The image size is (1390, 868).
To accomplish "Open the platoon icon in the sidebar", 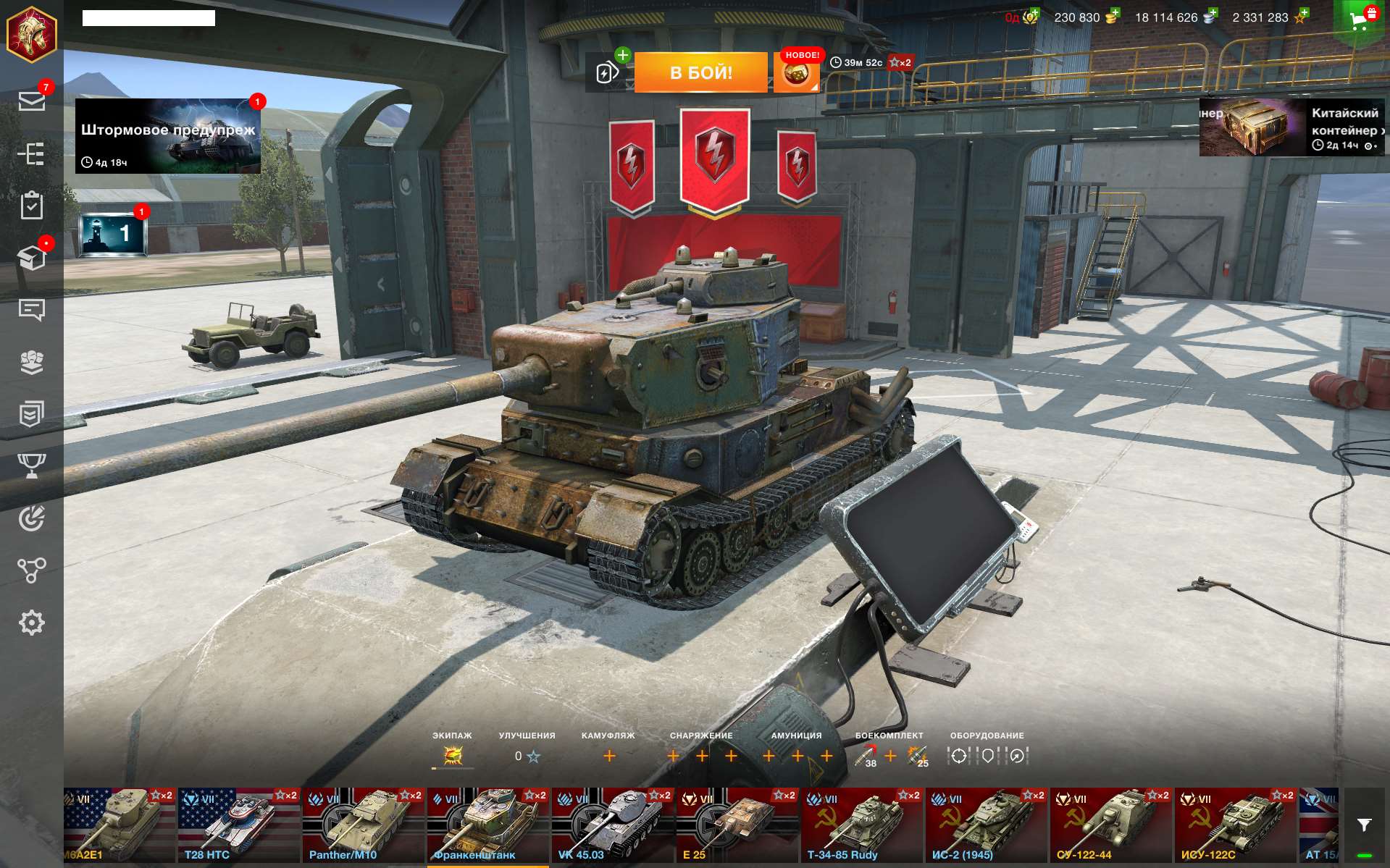I will [32, 363].
